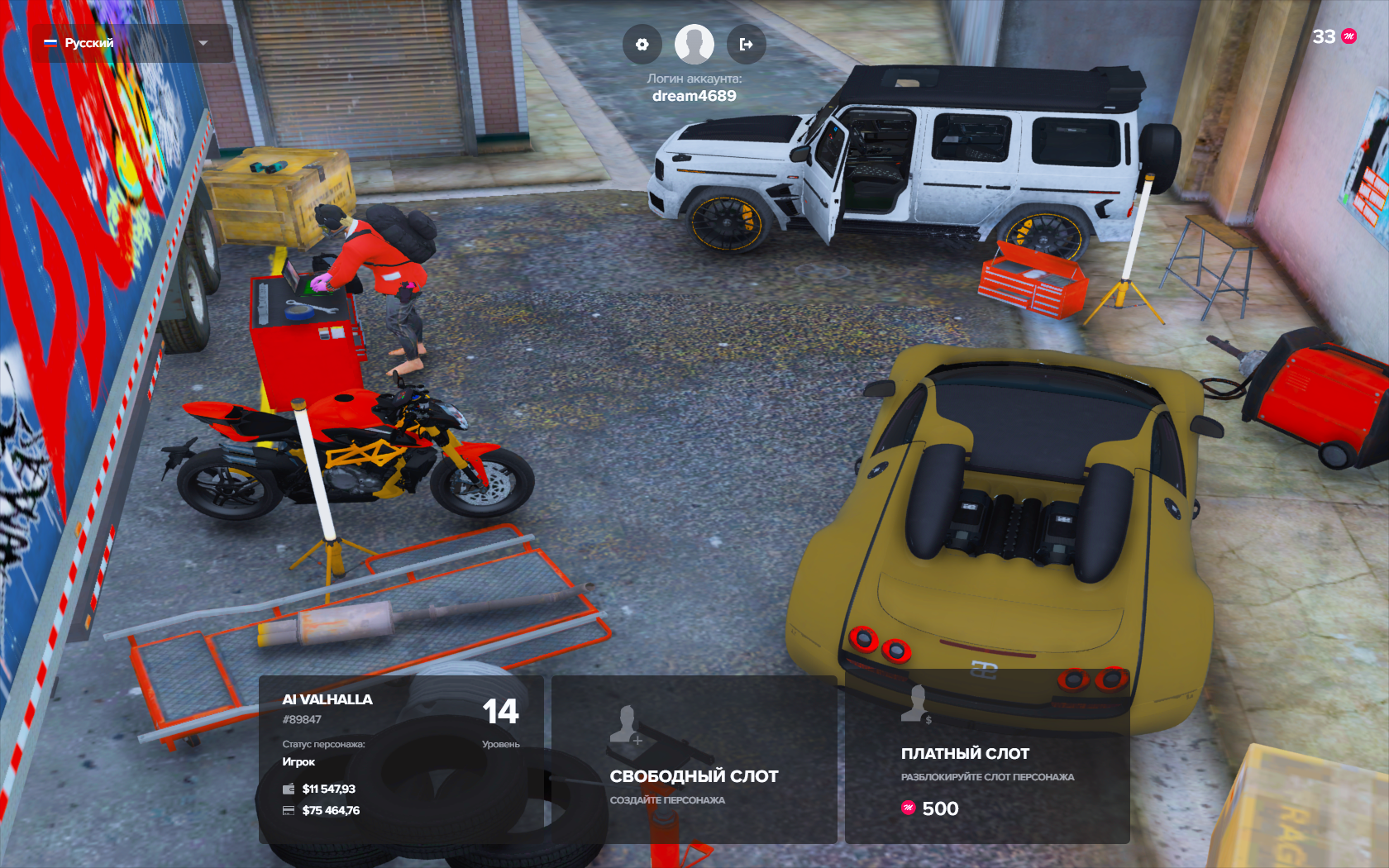Log out using the exit icon

click(746, 45)
